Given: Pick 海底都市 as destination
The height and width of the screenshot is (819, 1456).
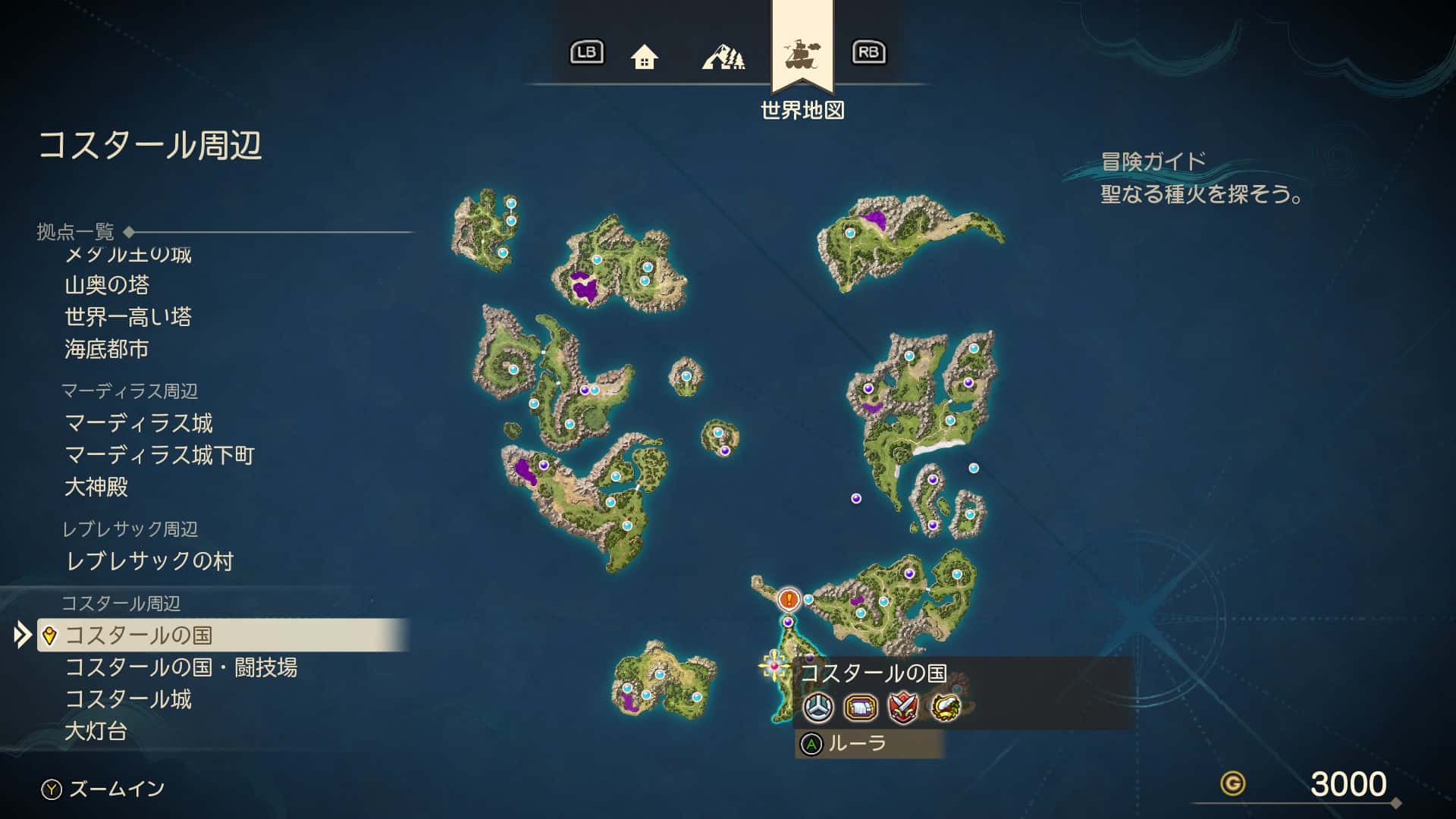Looking at the screenshot, I should pos(107,349).
